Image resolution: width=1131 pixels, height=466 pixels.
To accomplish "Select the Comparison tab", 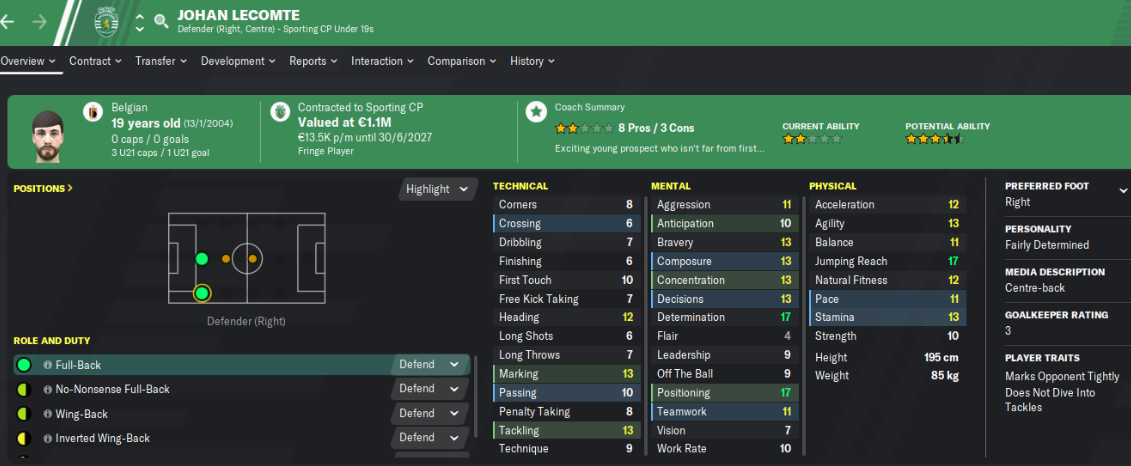I will 461,61.
